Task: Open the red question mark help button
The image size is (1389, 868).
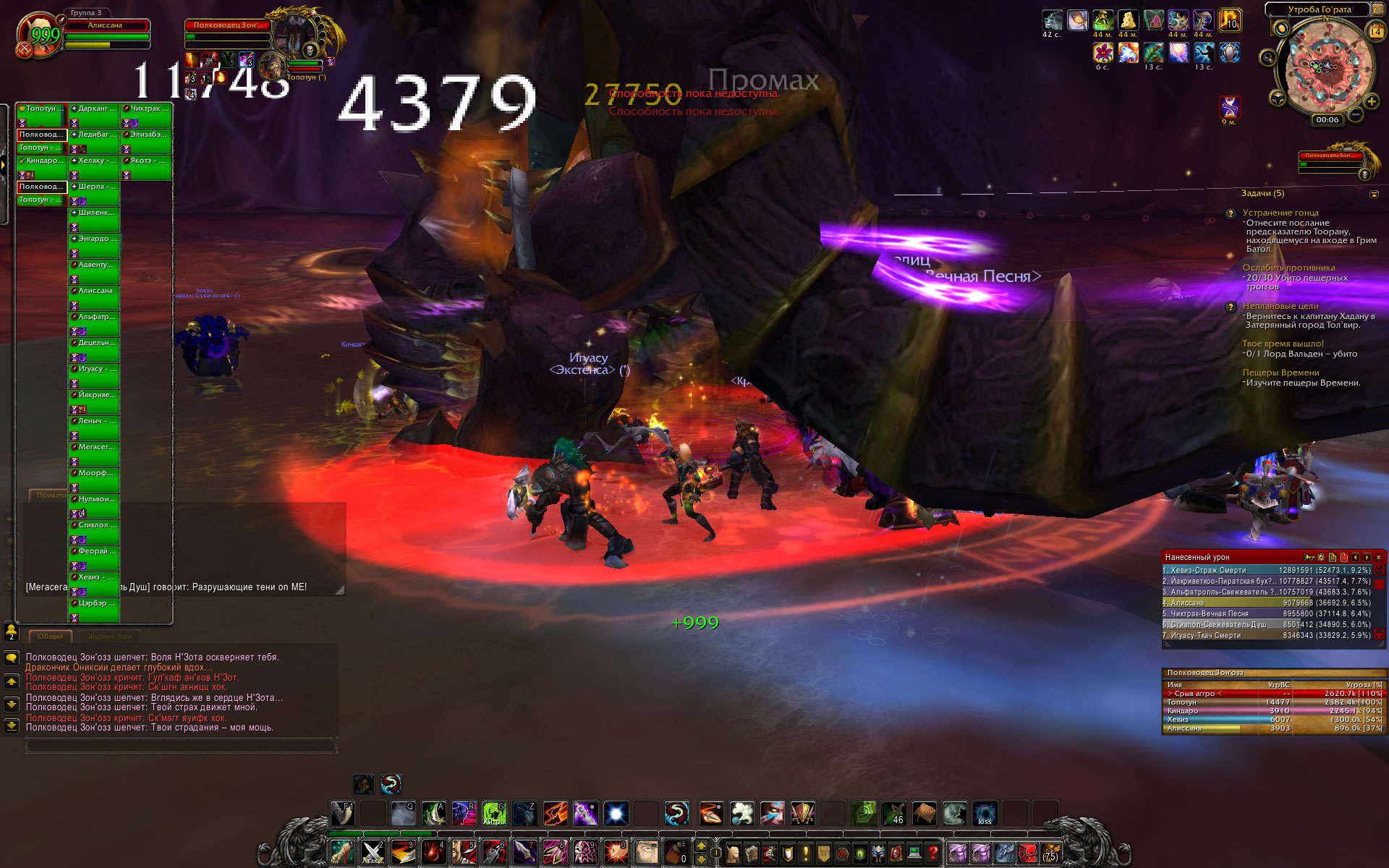Action: click(x=933, y=853)
